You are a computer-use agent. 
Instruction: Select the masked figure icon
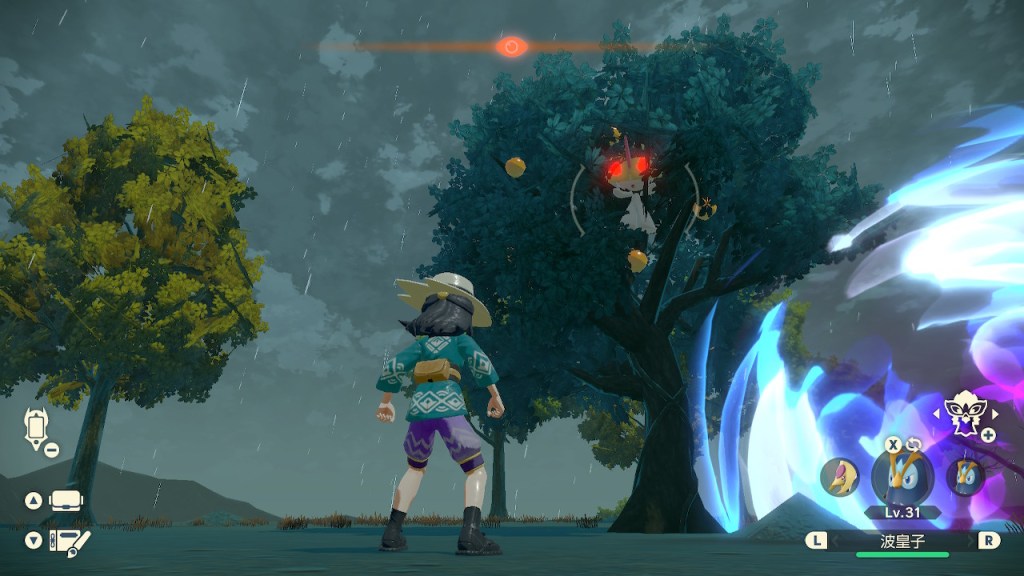point(965,410)
